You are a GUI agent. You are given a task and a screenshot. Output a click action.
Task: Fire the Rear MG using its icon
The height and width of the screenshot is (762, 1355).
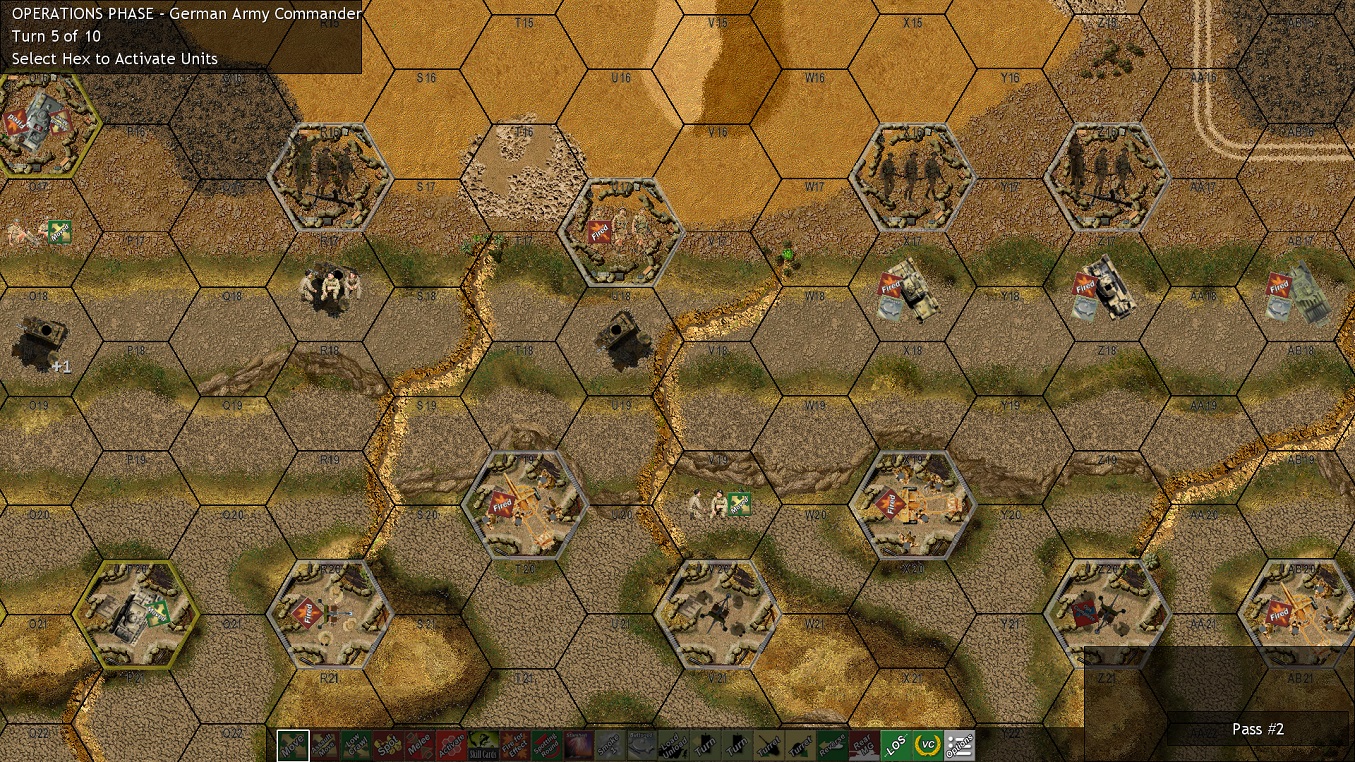point(863,744)
